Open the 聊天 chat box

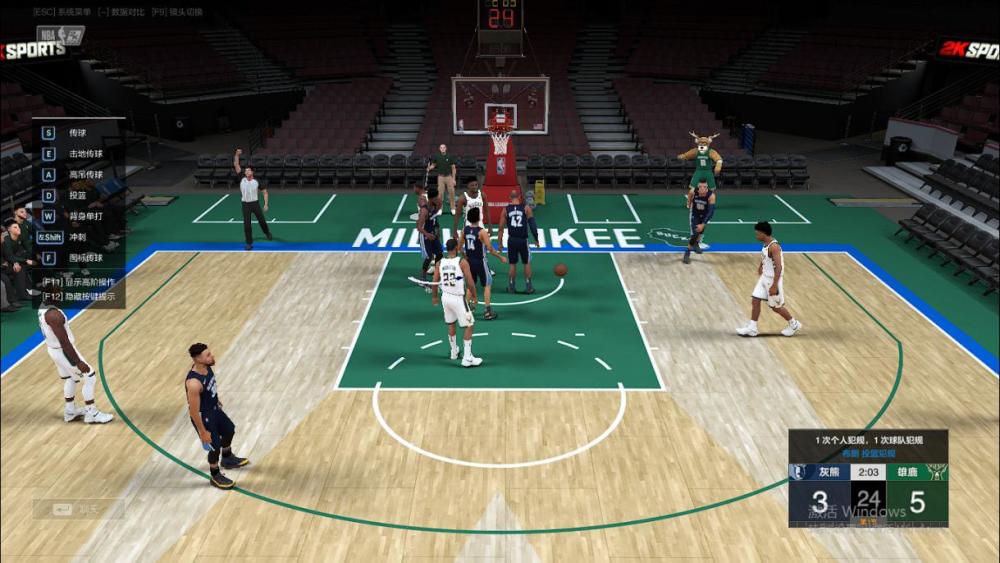pos(78,509)
